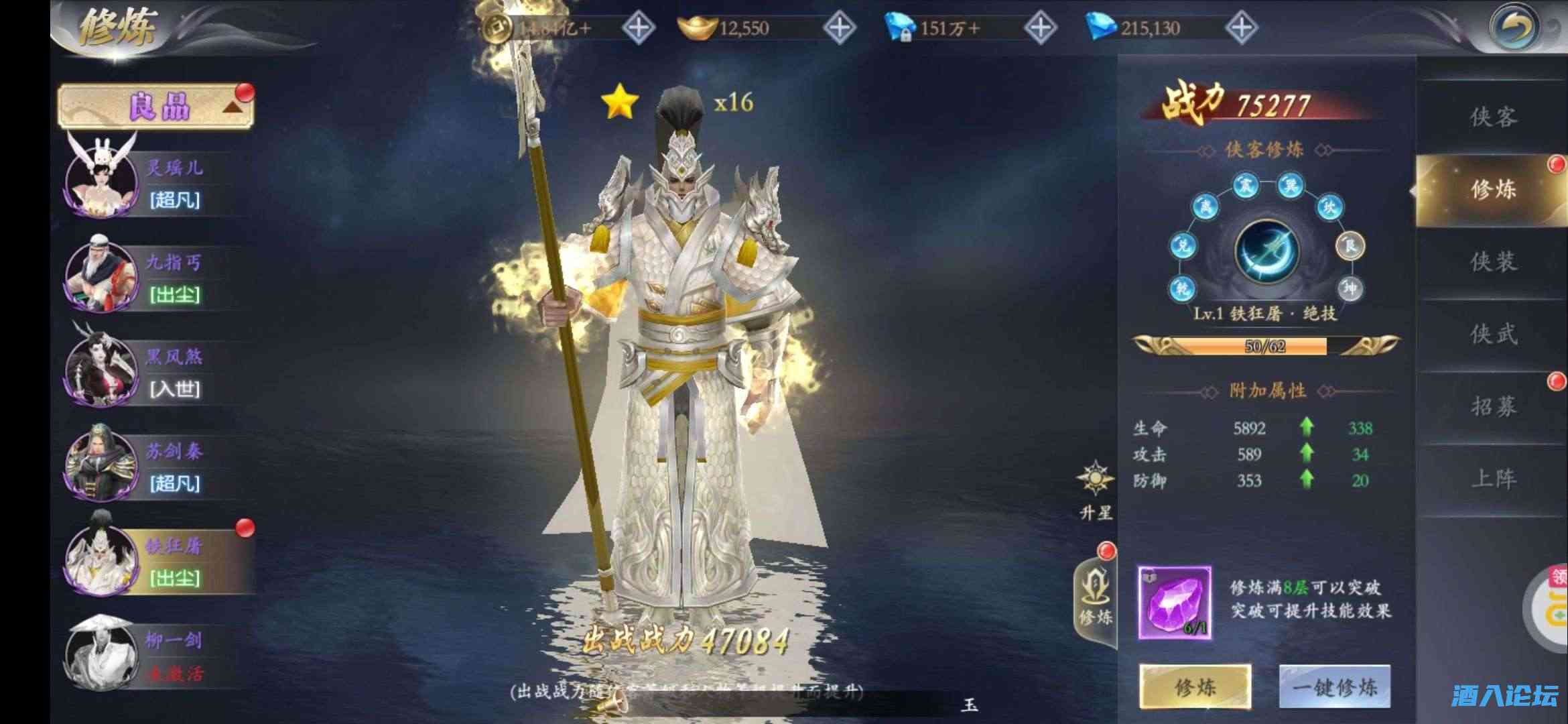Switch to the 侠装 tab
Screen dimensions: 1568x724
click(x=1492, y=262)
